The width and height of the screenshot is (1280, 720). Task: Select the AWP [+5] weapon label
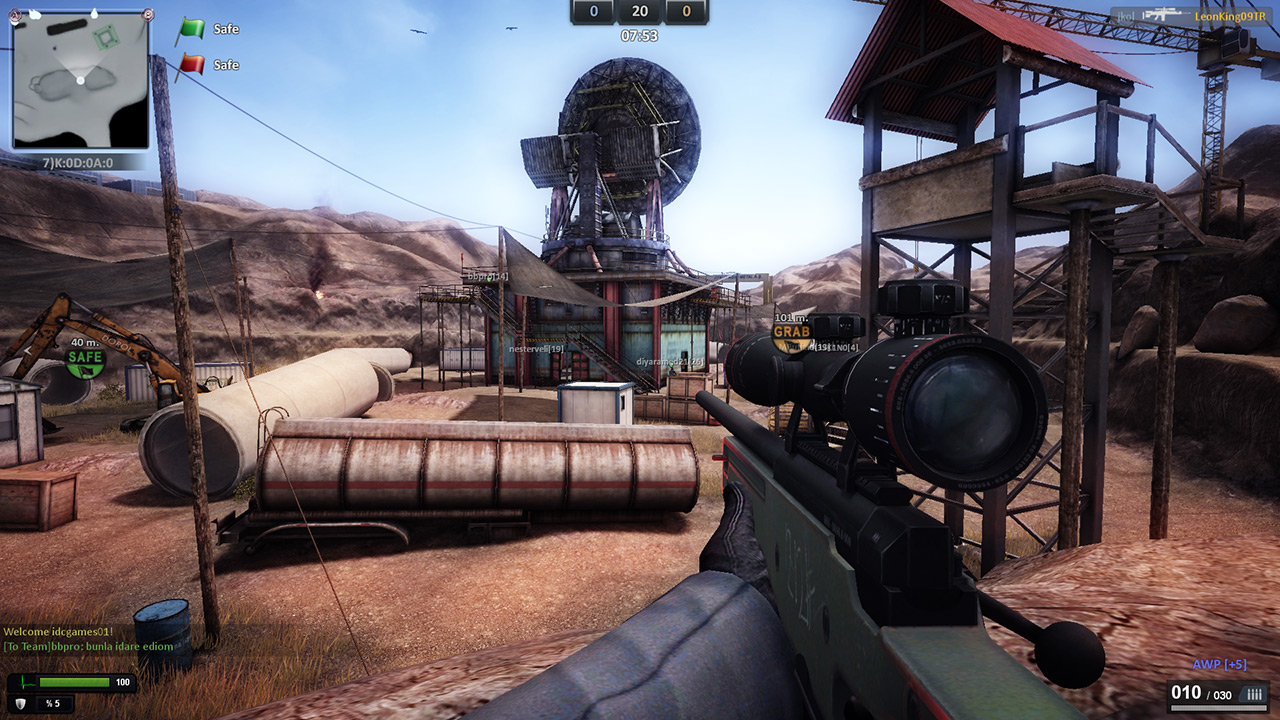tap(1219, 665)
